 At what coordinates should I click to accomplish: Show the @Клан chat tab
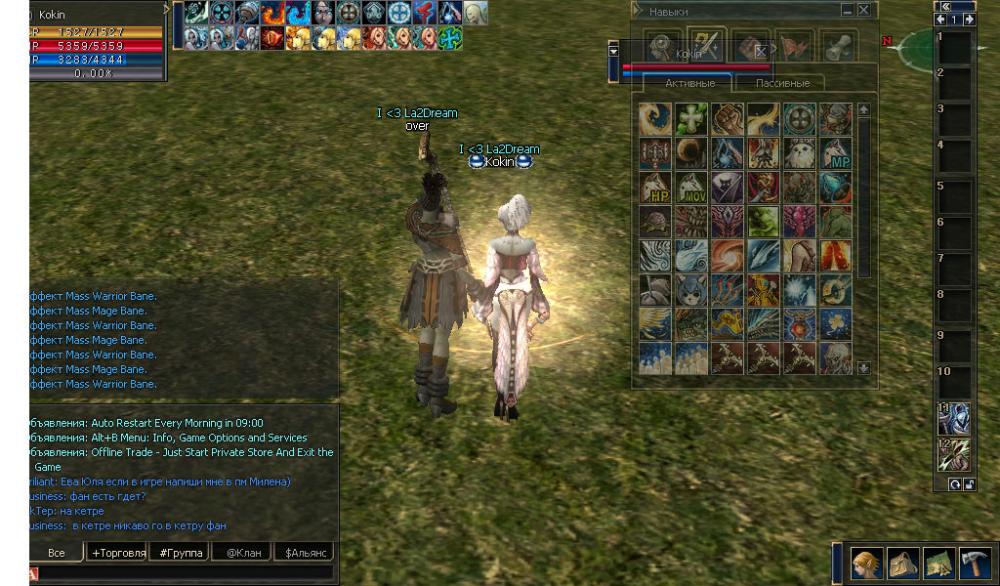[244, 552]
